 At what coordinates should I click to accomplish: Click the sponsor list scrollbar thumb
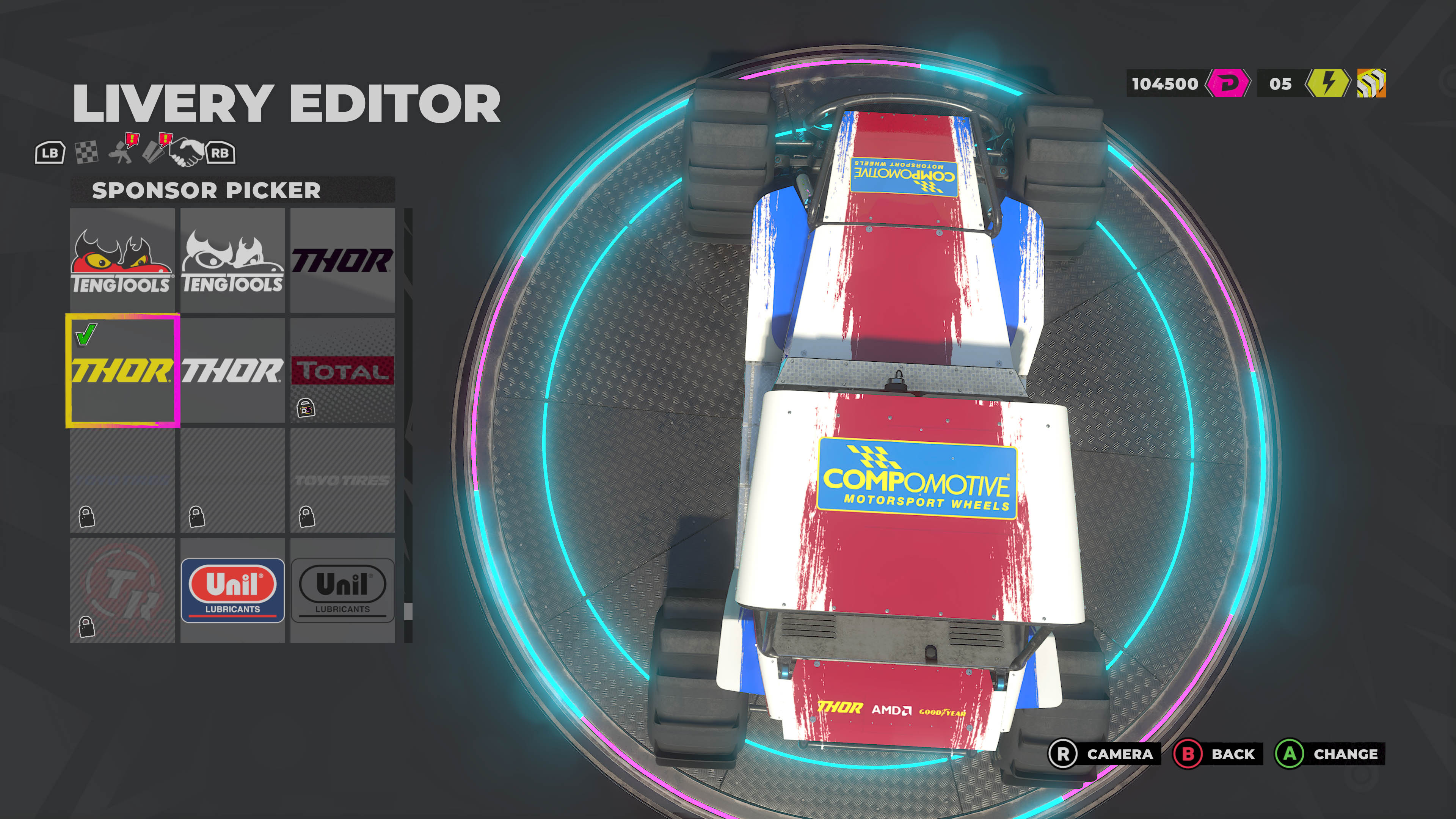pos(408,611)
